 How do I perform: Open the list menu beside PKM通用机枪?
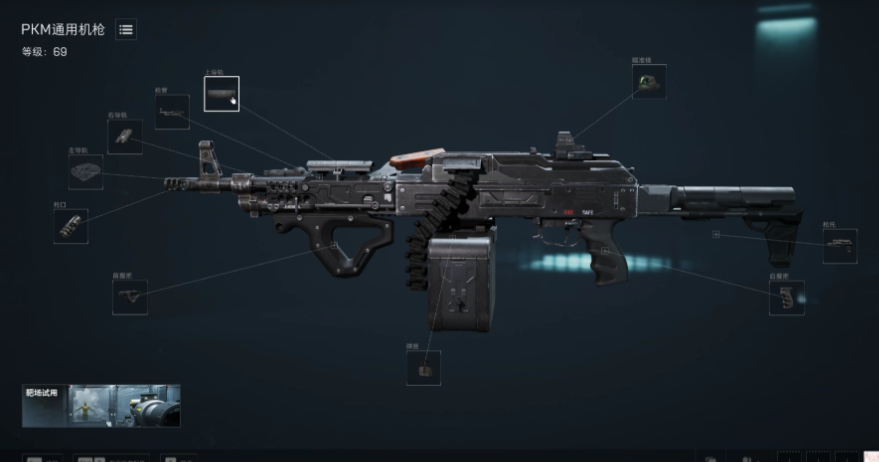point(126,30)
